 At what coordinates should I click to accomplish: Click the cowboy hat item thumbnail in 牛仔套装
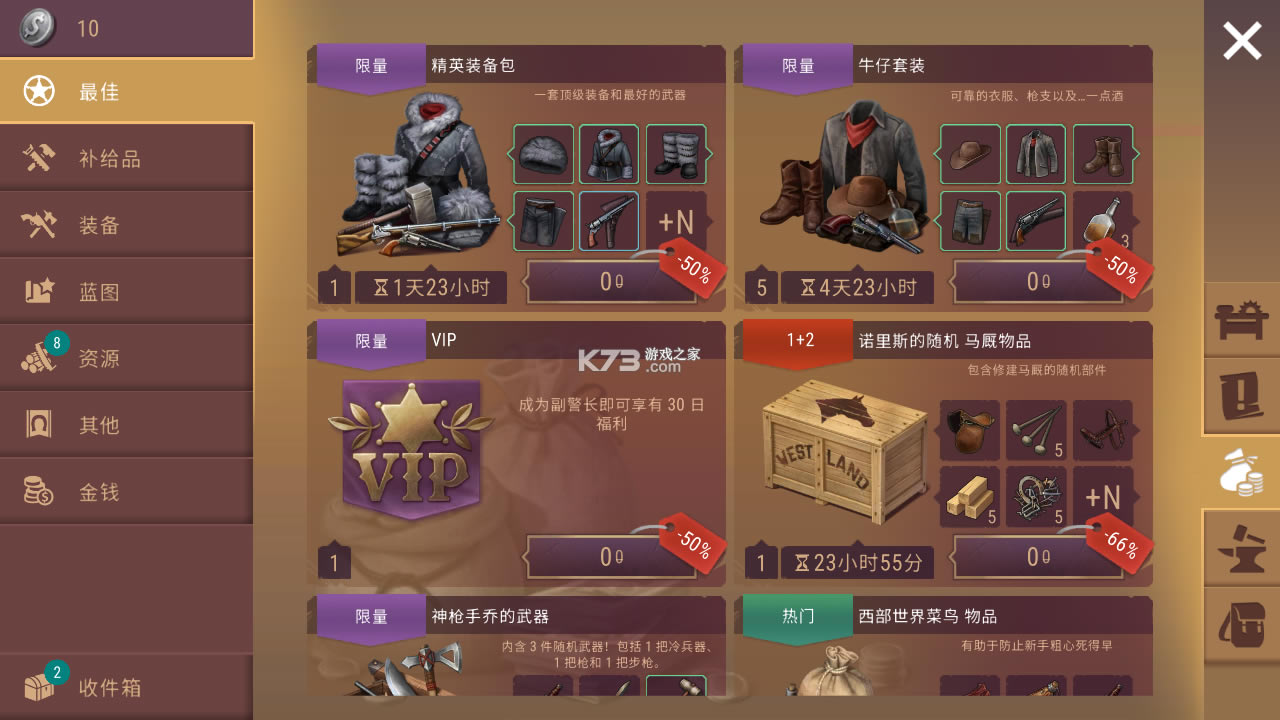[969, 155]
